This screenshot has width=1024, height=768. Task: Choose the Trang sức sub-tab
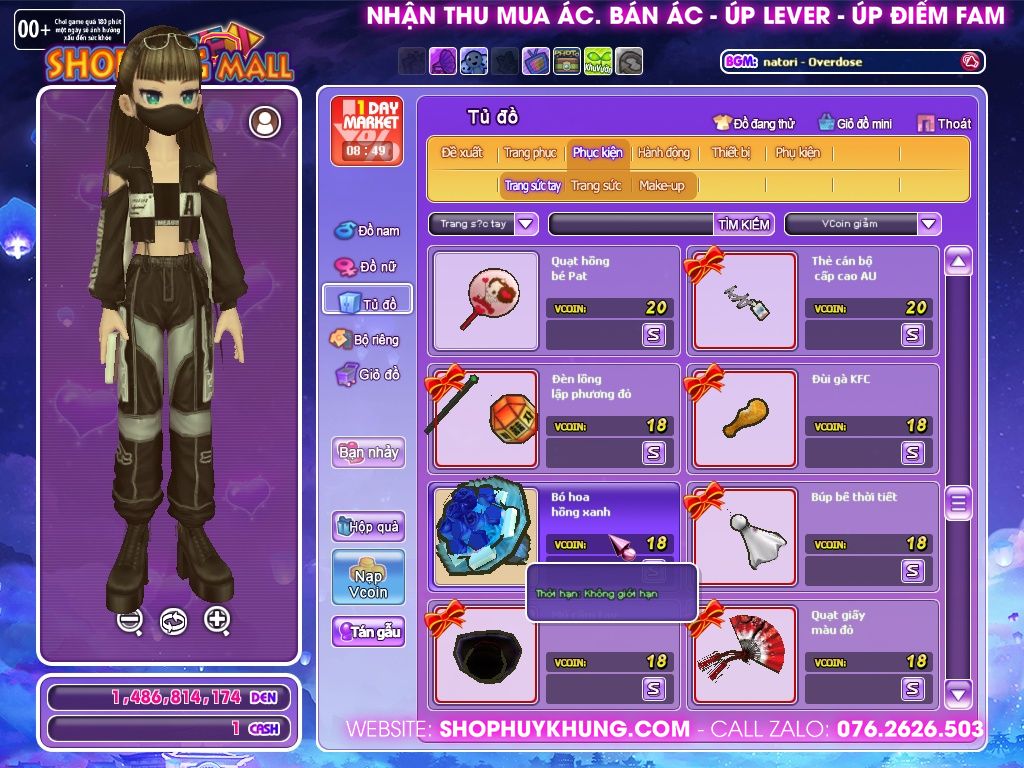[596, 186]
